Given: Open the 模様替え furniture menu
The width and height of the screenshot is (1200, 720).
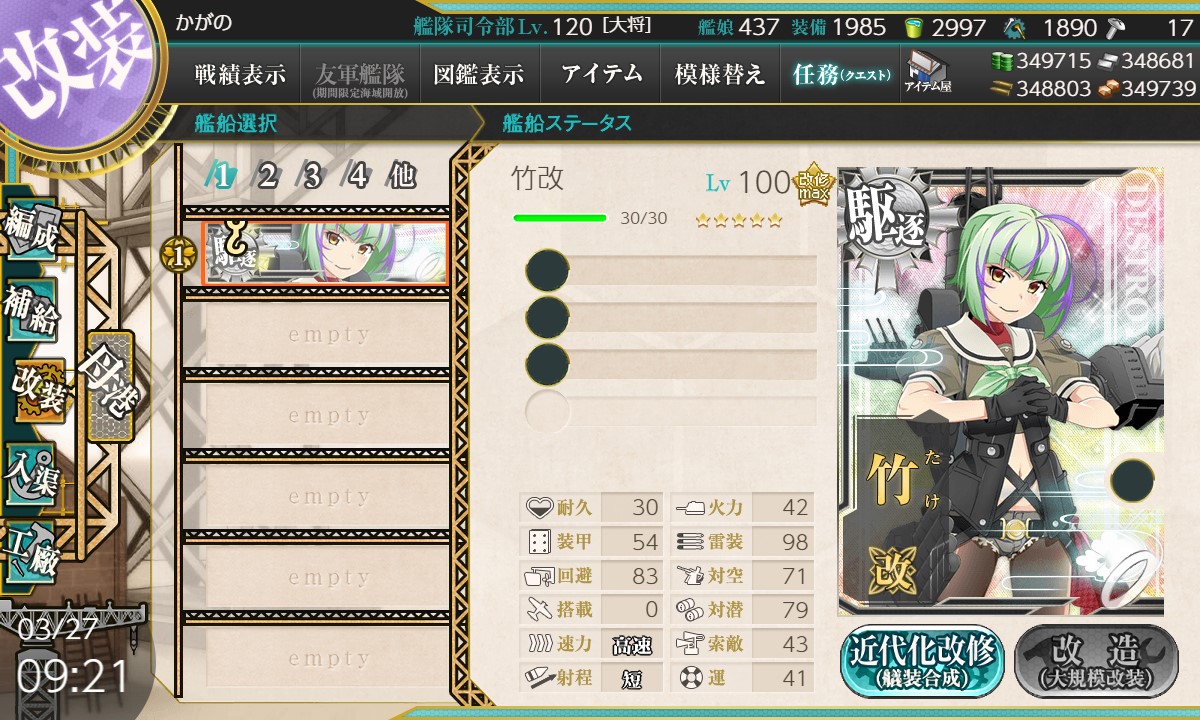Looking at the screenshot, I should (x=720, y=74).
